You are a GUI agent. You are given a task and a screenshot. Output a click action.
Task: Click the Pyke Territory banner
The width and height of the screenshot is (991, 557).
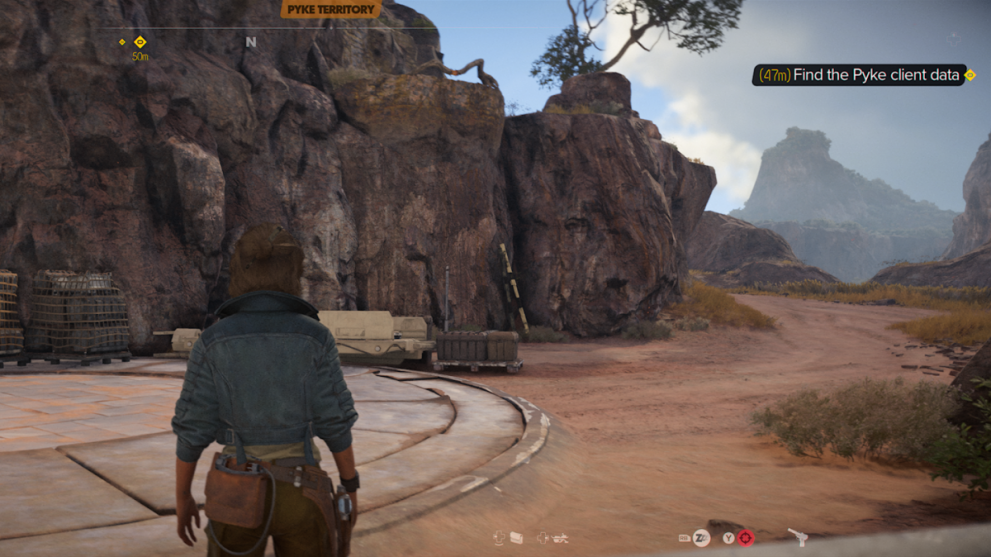click(330, 10)
